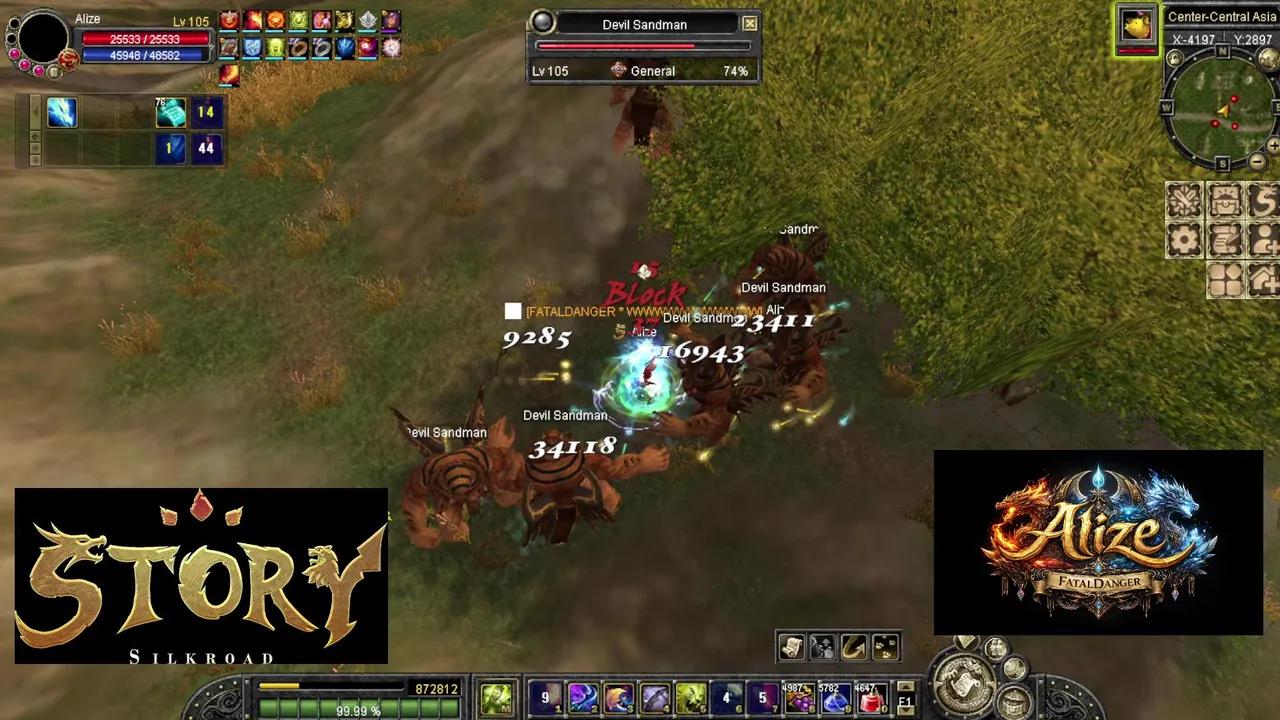
Task: Open the skills settings gear icon
Action: pos(1184,238)
